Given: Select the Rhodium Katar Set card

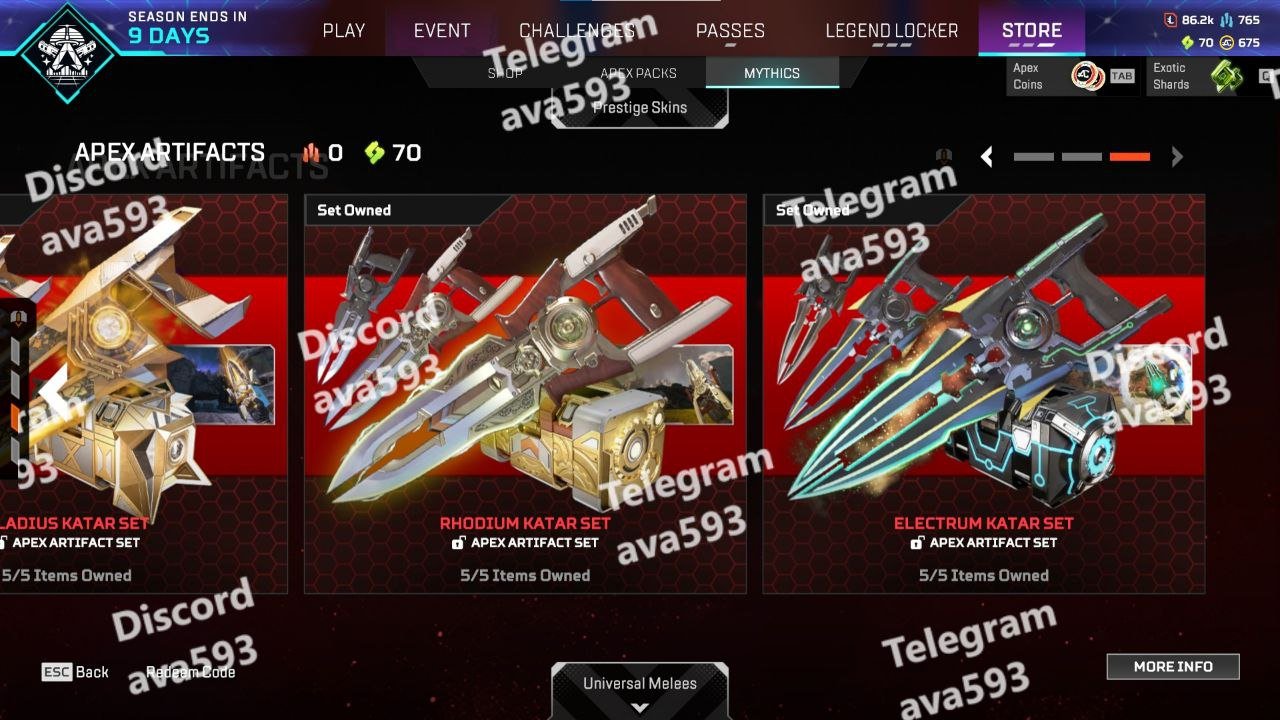Looking at the screenshot, I should [x=525, y=393].
